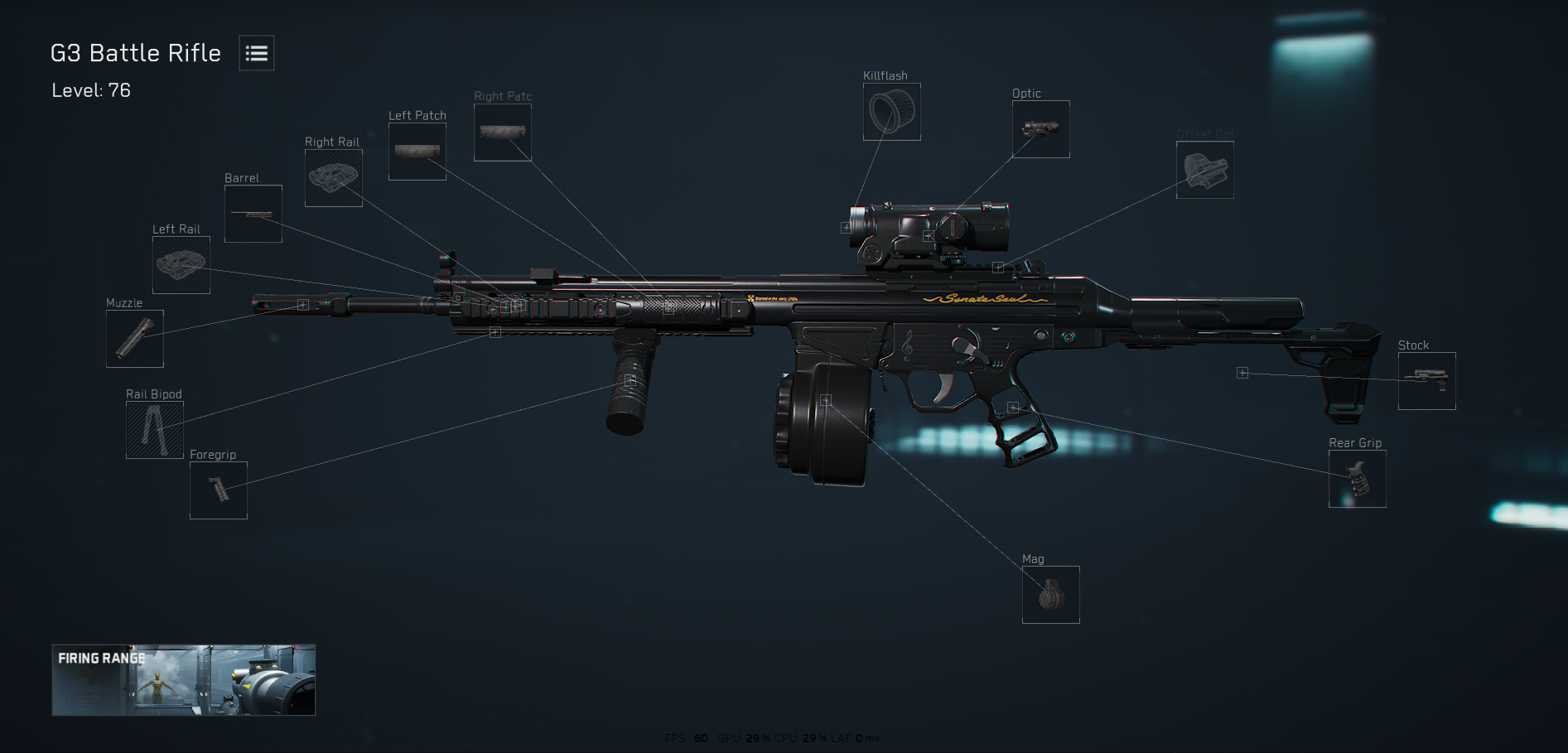The image size is (1568, 753).
Task: Open the Foregrip slot icon
Action: tap(218, 490)
